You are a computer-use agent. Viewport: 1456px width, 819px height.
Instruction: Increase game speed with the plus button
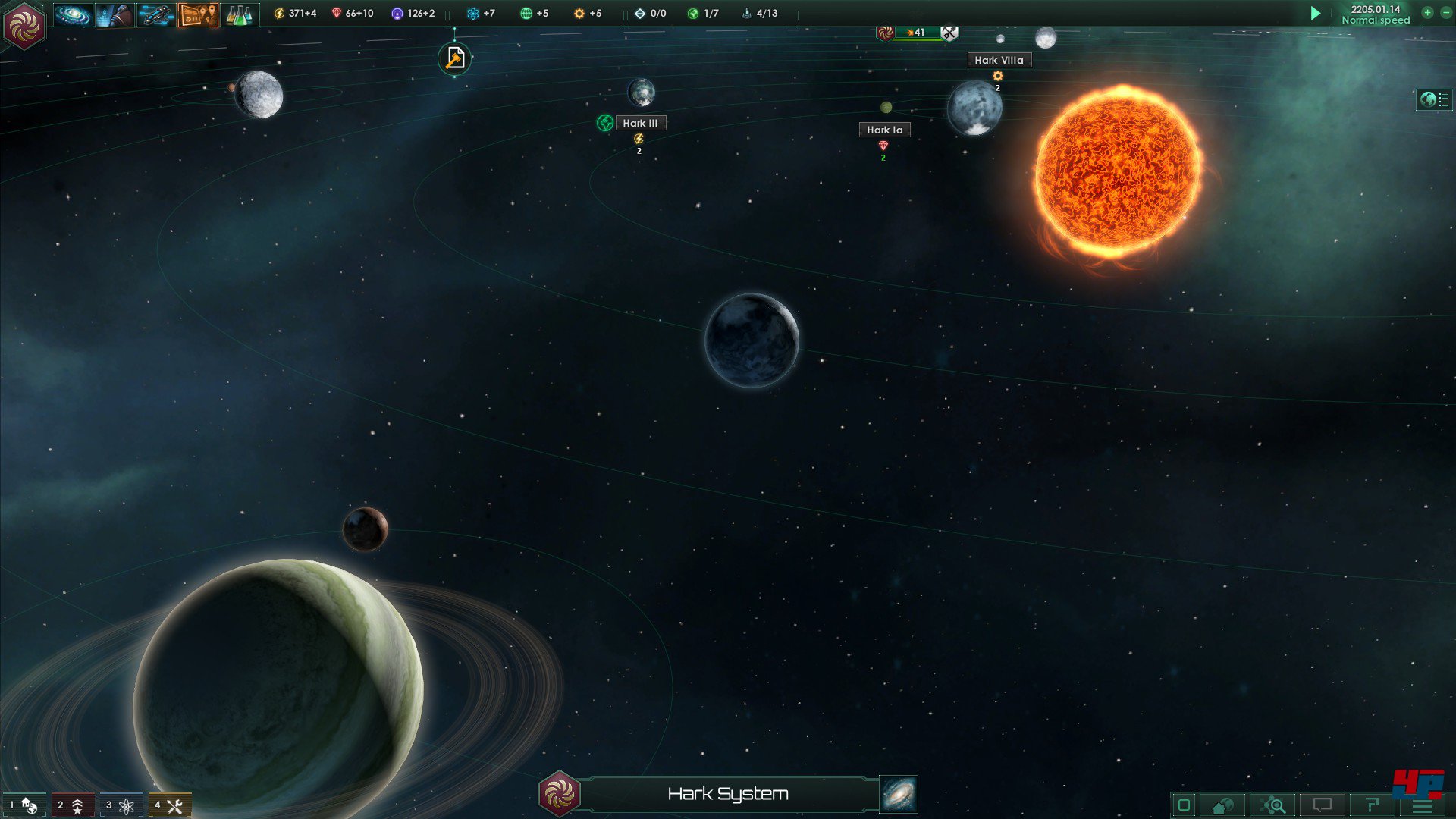point(1427,13)
